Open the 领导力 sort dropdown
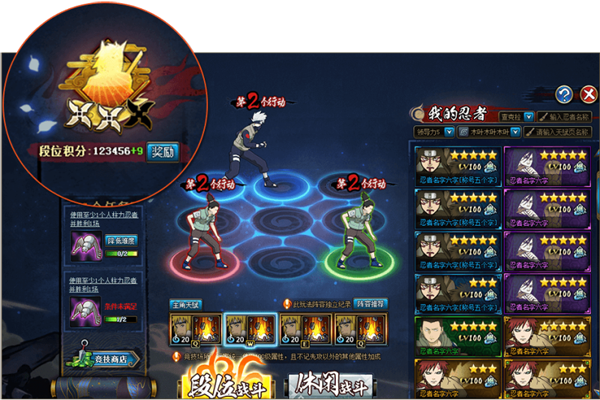Viewport: 600px width, 400px height. pos(434,131)
